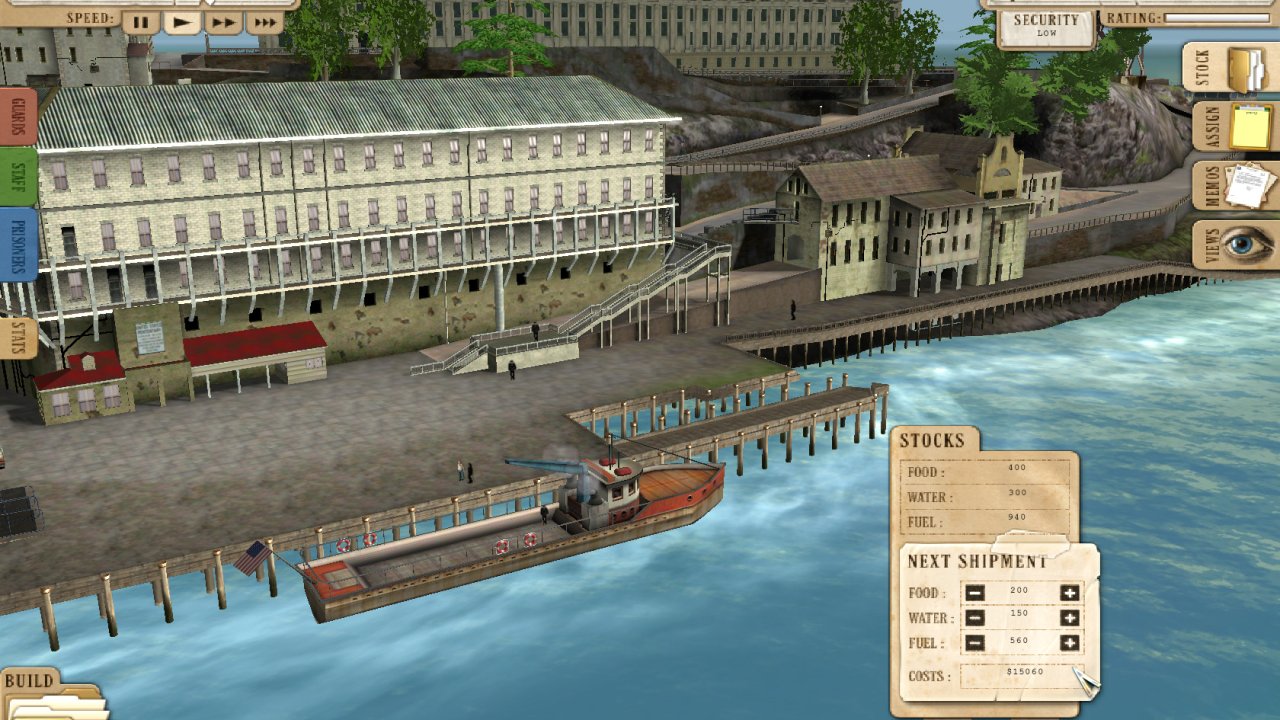Open the Prisoners tab
This screenshot has height=720, width=1280.
click(19, 245)
